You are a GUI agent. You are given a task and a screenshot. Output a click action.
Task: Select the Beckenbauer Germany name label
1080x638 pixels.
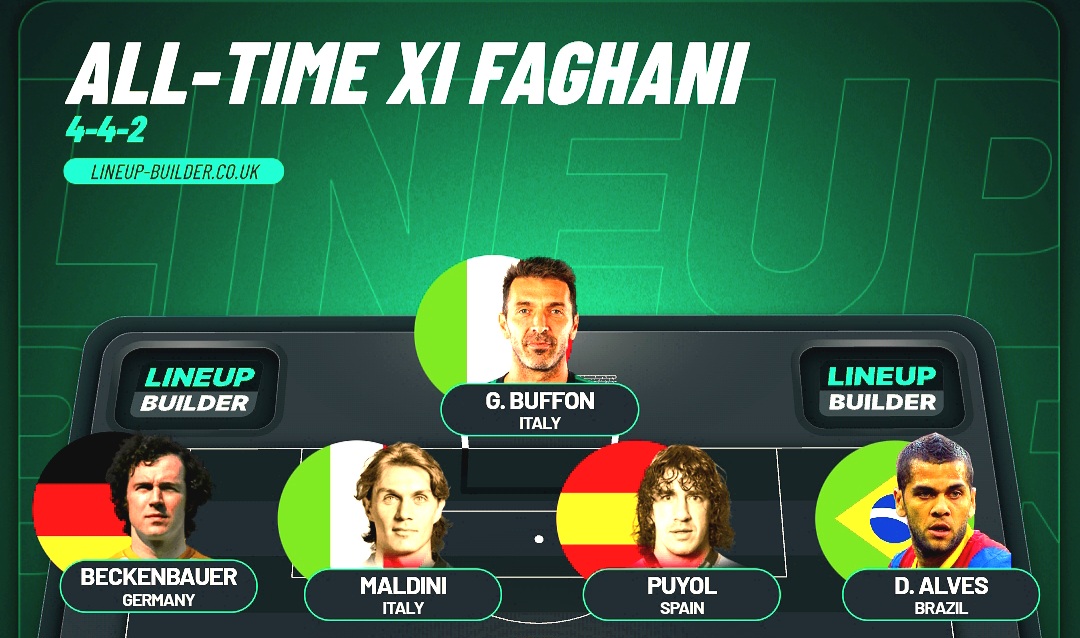[159, 586]
